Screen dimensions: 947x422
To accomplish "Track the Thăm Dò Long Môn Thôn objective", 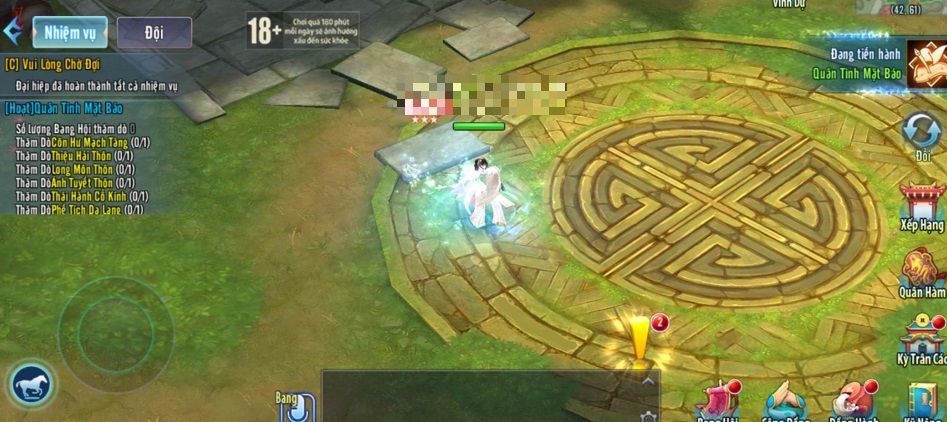I will (x=74, y=170).
